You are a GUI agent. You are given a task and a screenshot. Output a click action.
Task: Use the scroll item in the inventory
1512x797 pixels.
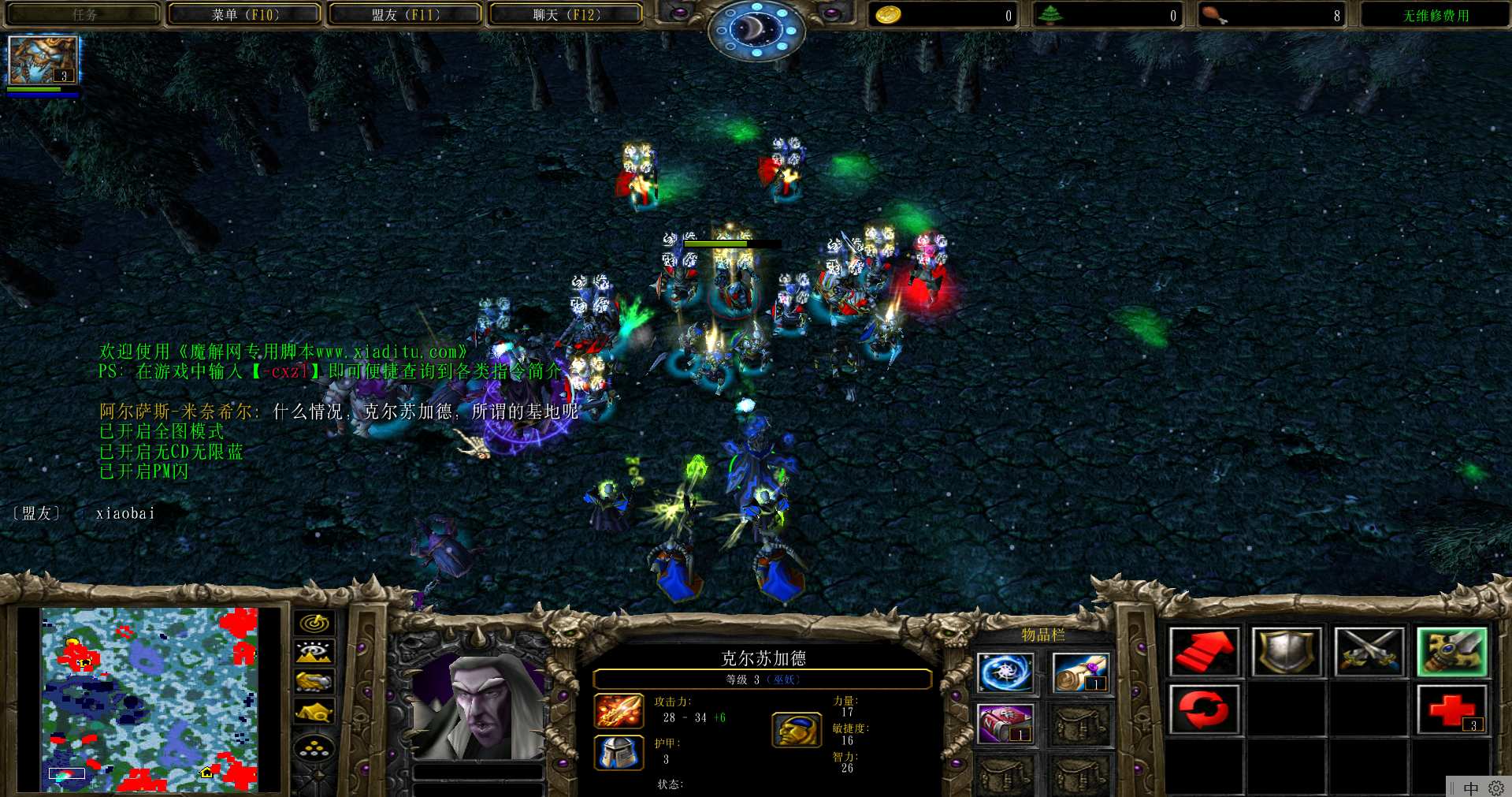click(x=1079, y=672)
